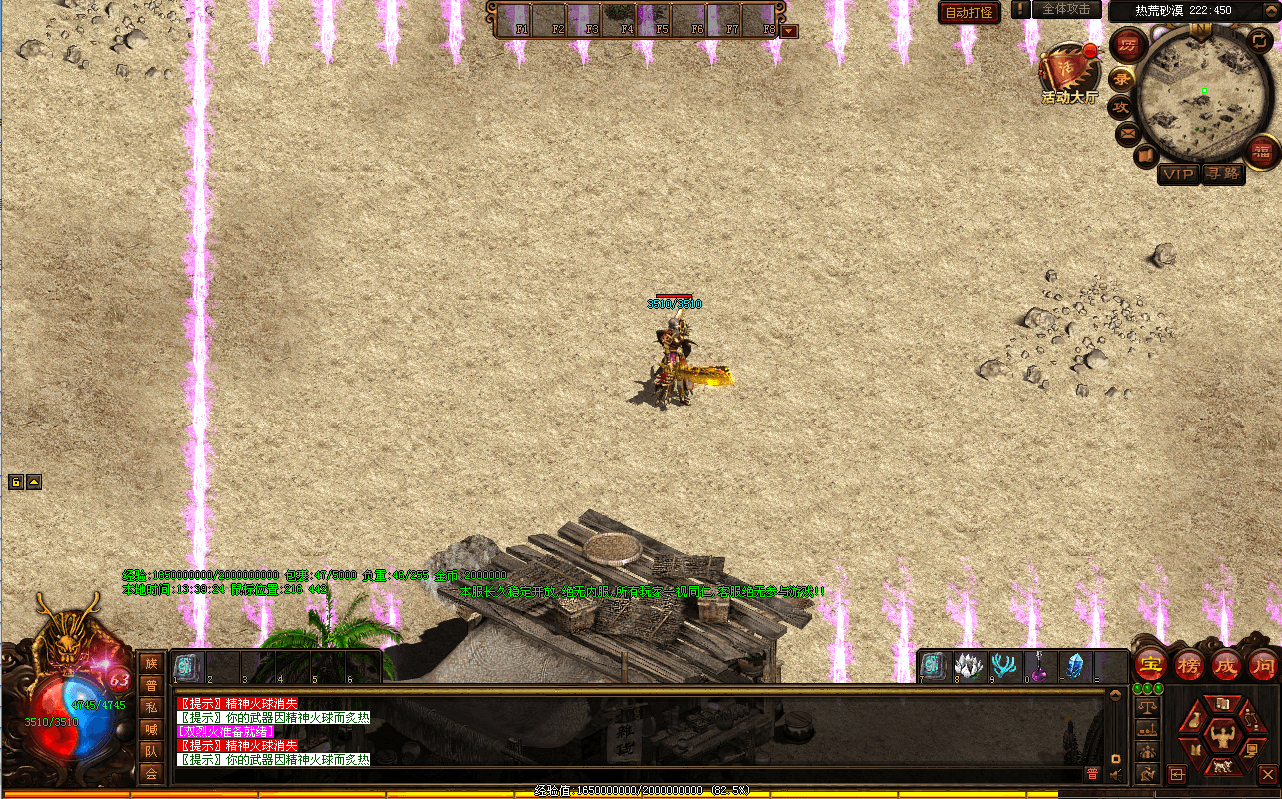Switch chat to the 私 private channel
This screenshot has width=1282, height=799.
(151, 707)
